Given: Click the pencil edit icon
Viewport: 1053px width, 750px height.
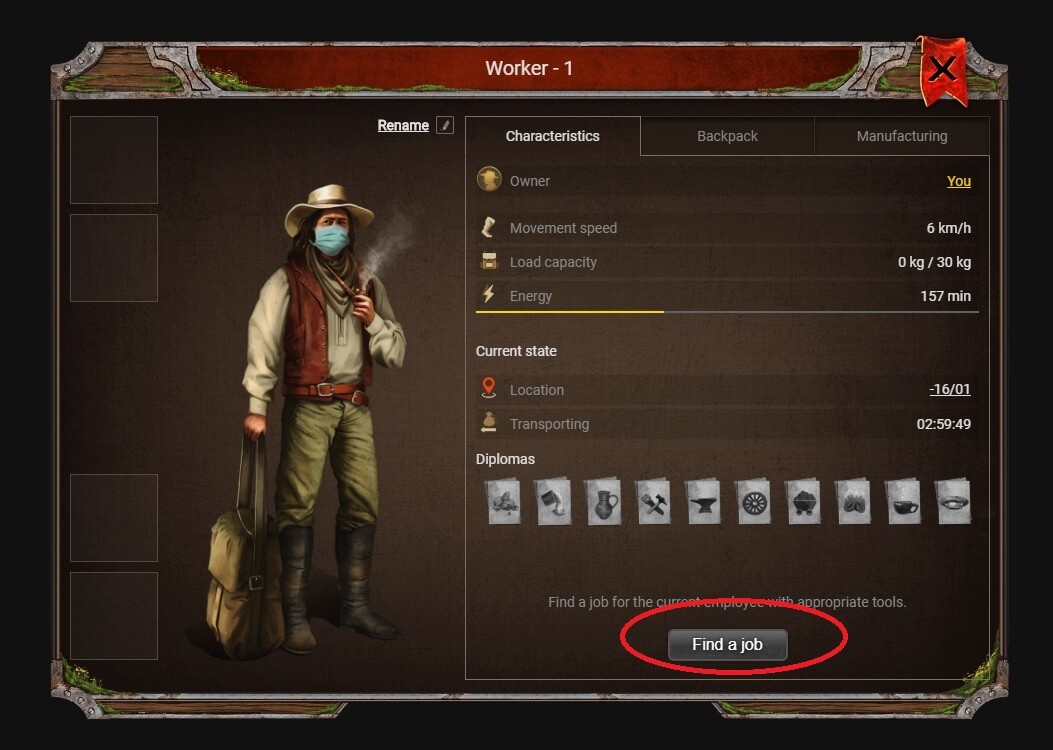Looking at the screenshot, I should 445,125.
